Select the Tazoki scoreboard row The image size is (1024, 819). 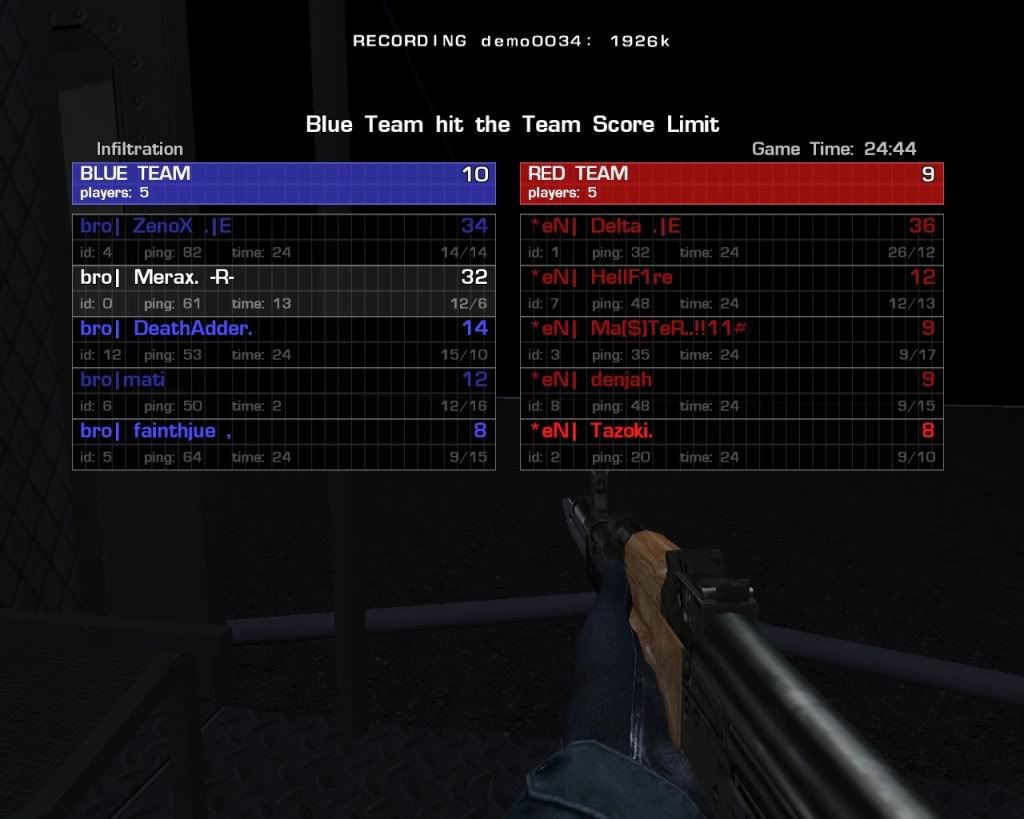731,443
